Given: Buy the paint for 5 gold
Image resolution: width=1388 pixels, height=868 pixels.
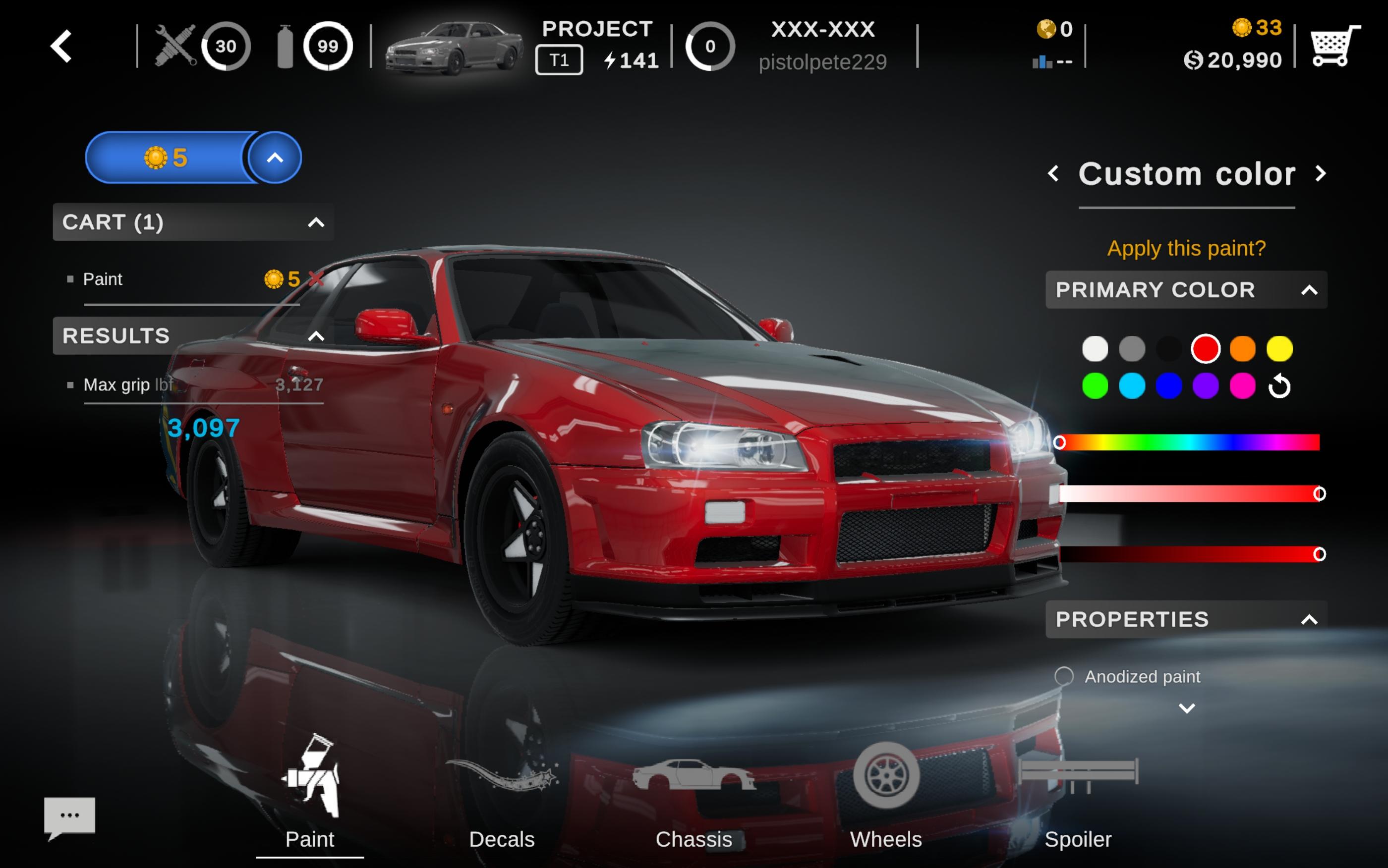Looking at the screenshot, I should point(167,157).
